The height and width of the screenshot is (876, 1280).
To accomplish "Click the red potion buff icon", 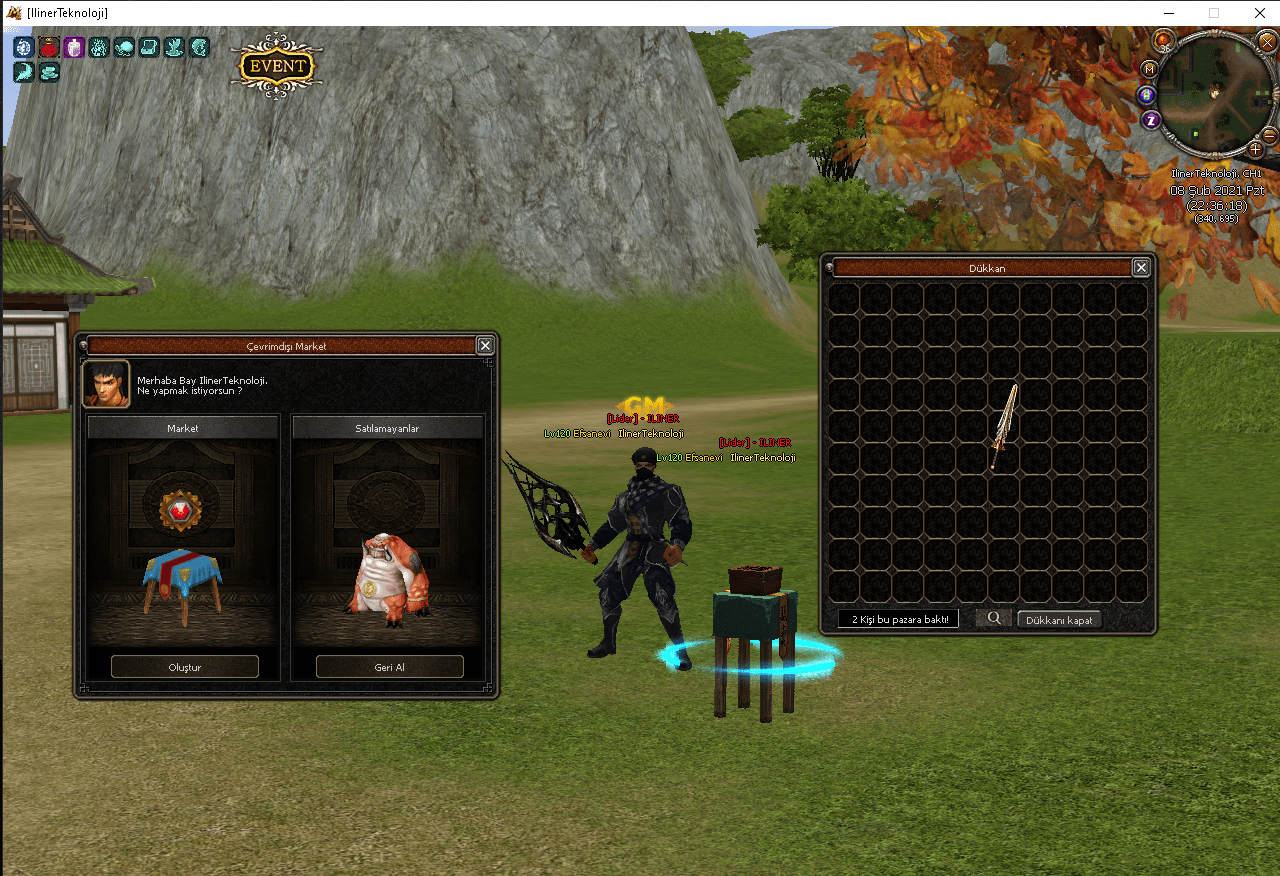I will point(49,47).
